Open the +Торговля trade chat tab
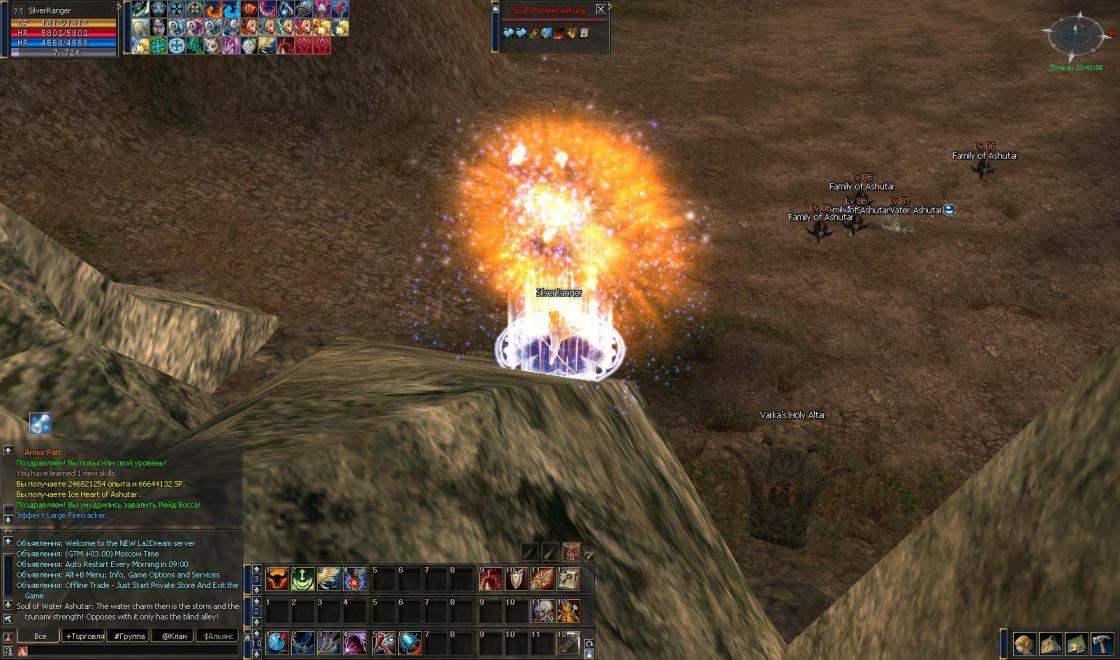This screenshot has width=1120, height=660. [x=85, y=635]
